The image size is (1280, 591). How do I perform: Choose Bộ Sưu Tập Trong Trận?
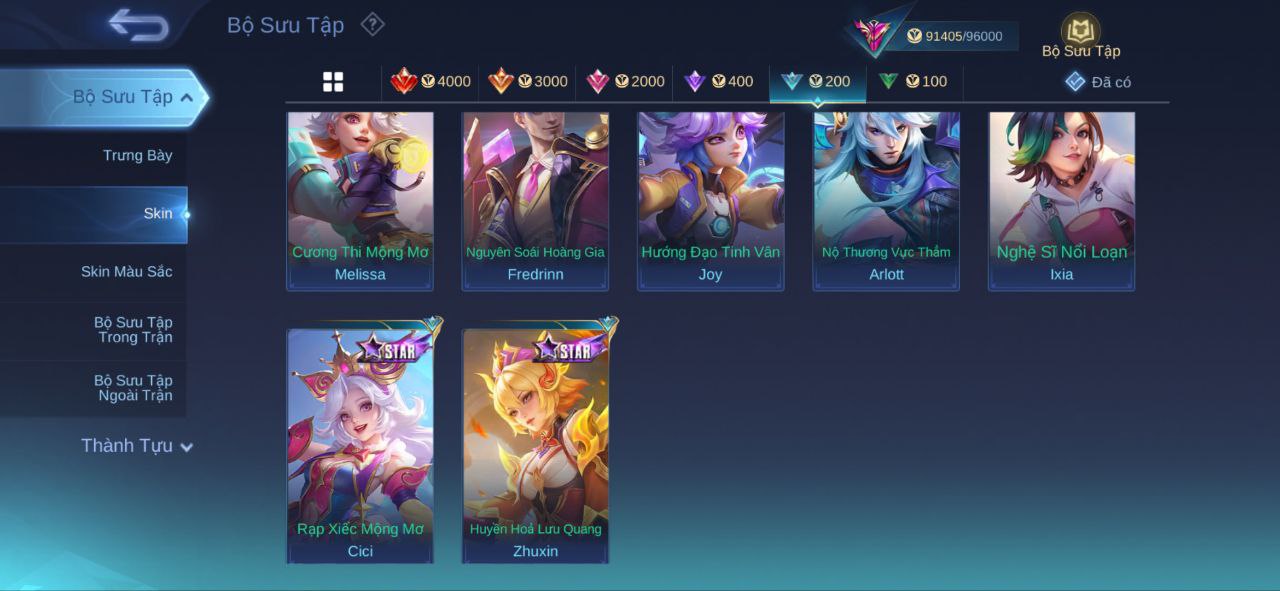[x=133, y=330]
